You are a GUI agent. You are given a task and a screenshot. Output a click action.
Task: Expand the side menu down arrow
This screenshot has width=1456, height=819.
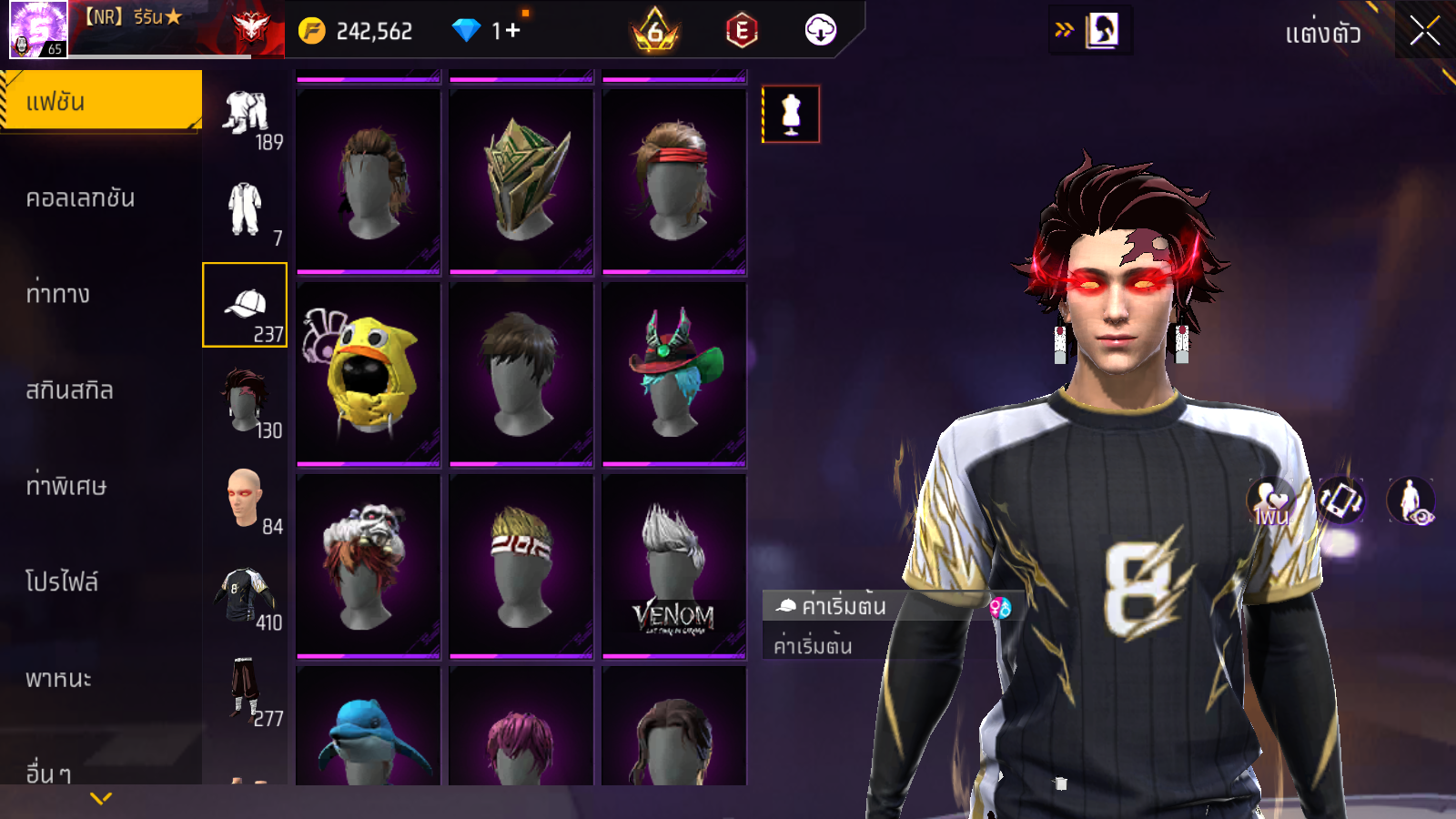pyautogui.click(x=101, y=798)
